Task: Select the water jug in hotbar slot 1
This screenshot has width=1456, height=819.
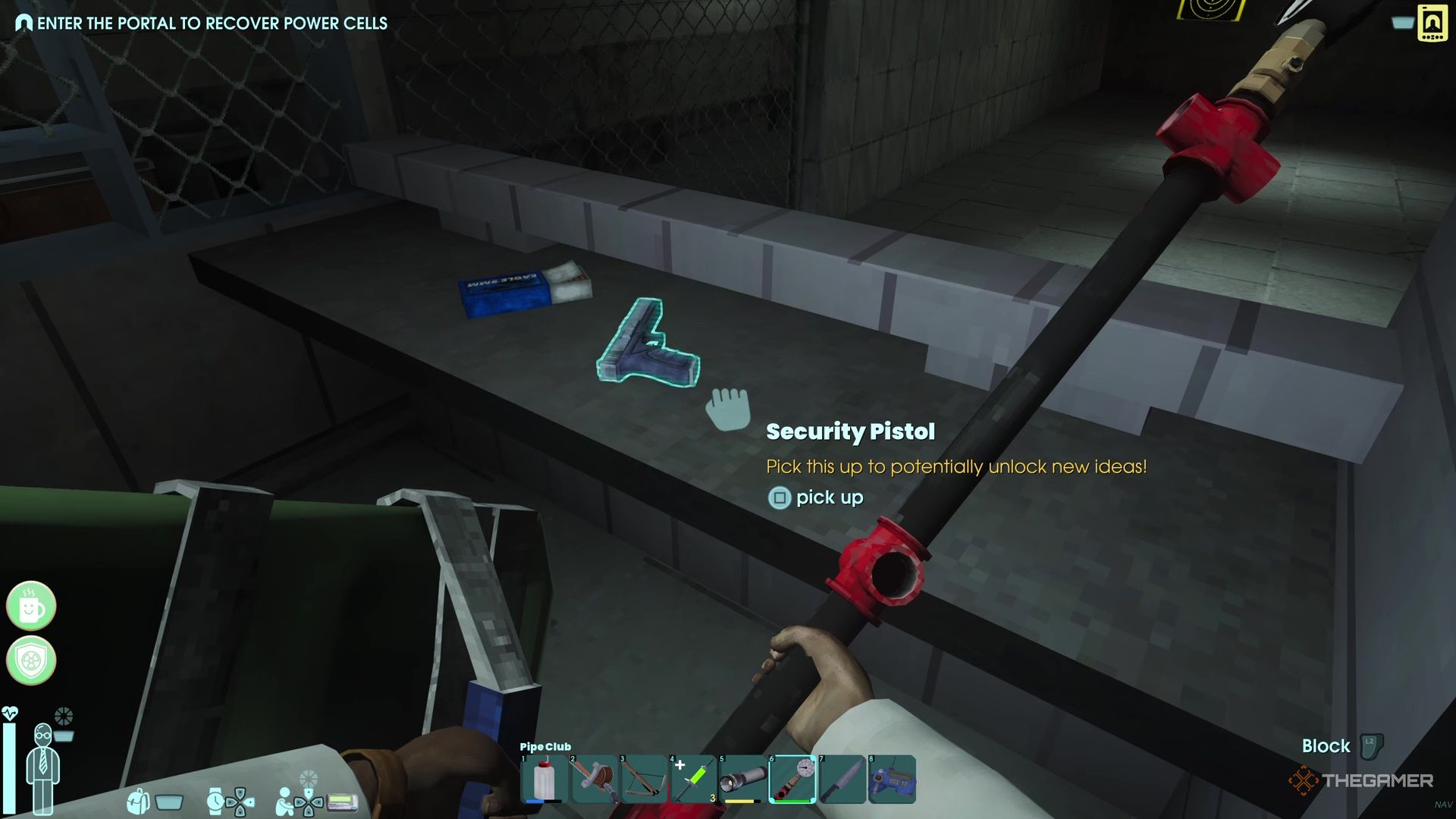Action: click(544, 777)
